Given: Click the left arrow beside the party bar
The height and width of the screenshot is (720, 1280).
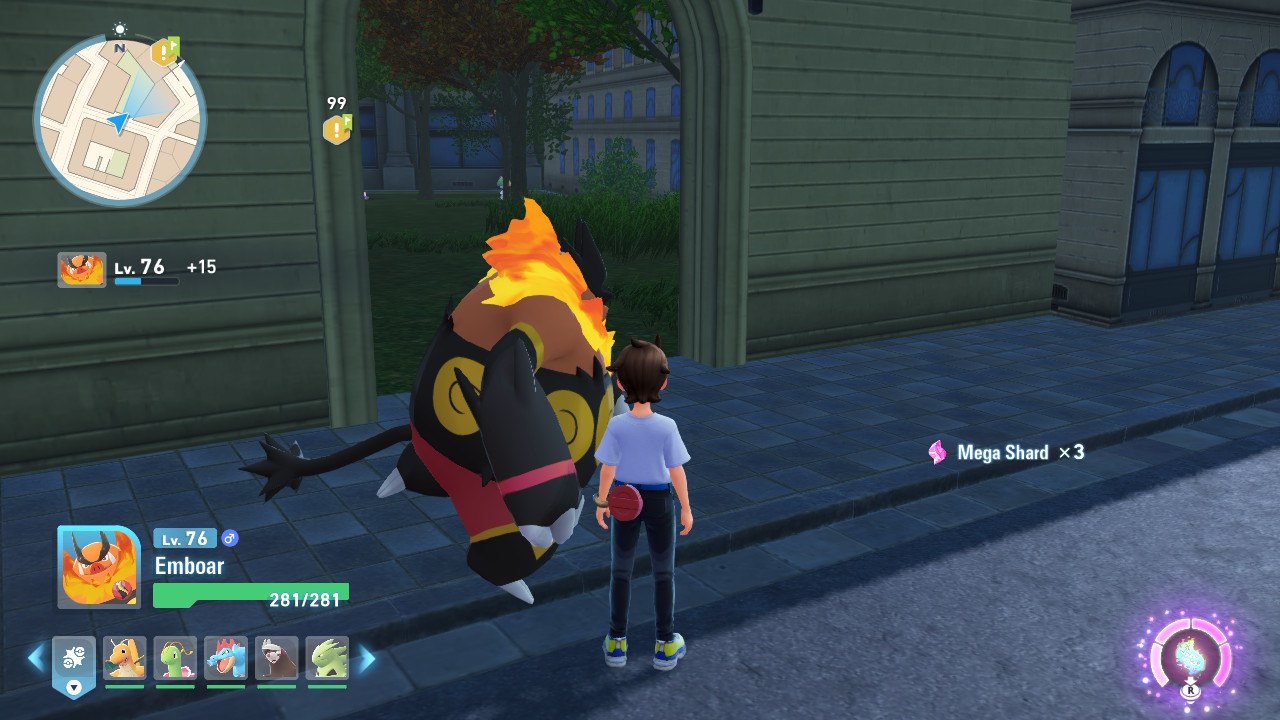Looking at the screenshot, I should coord(36,658).
